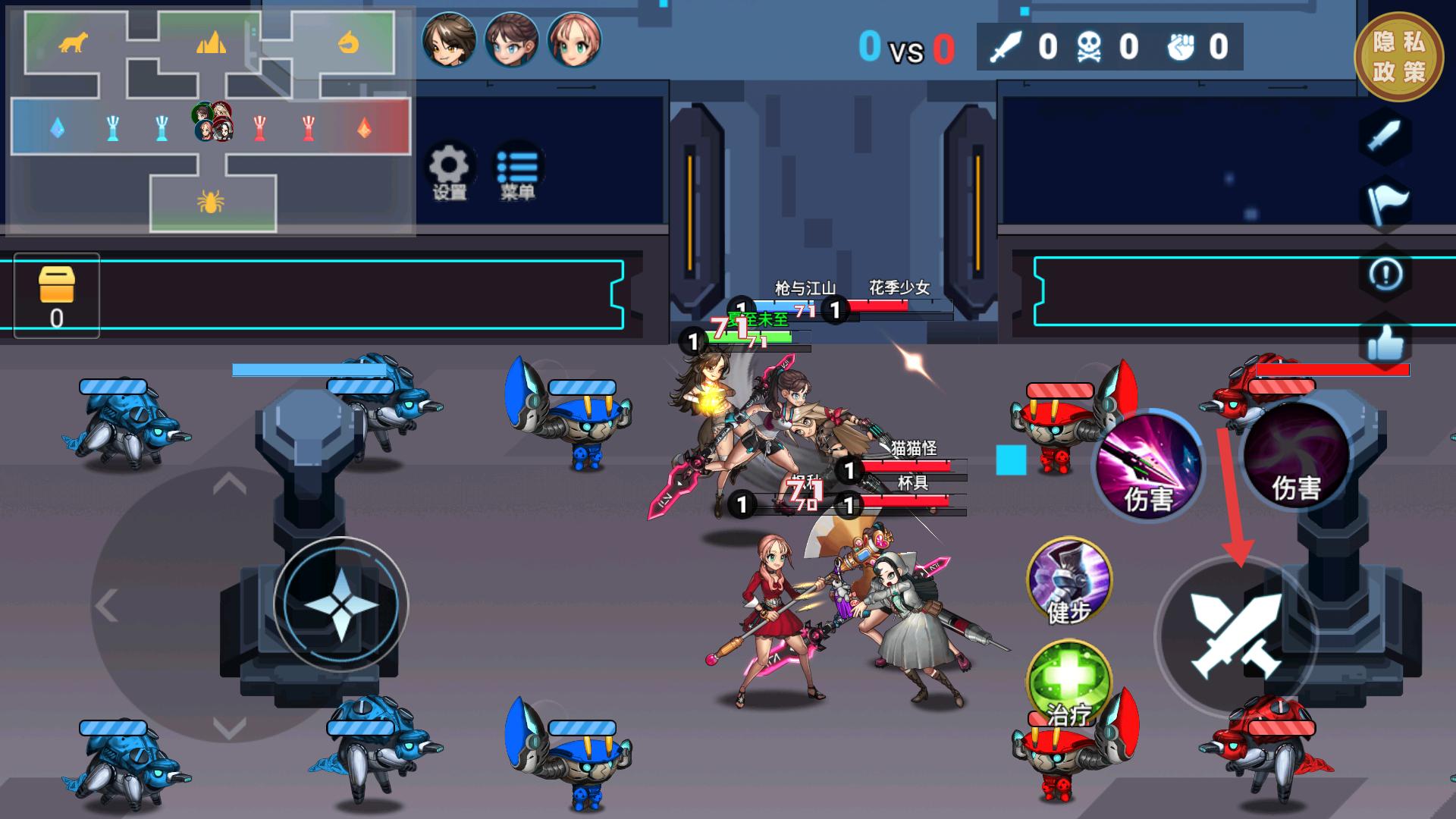Use the dark vortex 伤害 skill
The height and width of the screenshot is (819, 1456).
1295,455
